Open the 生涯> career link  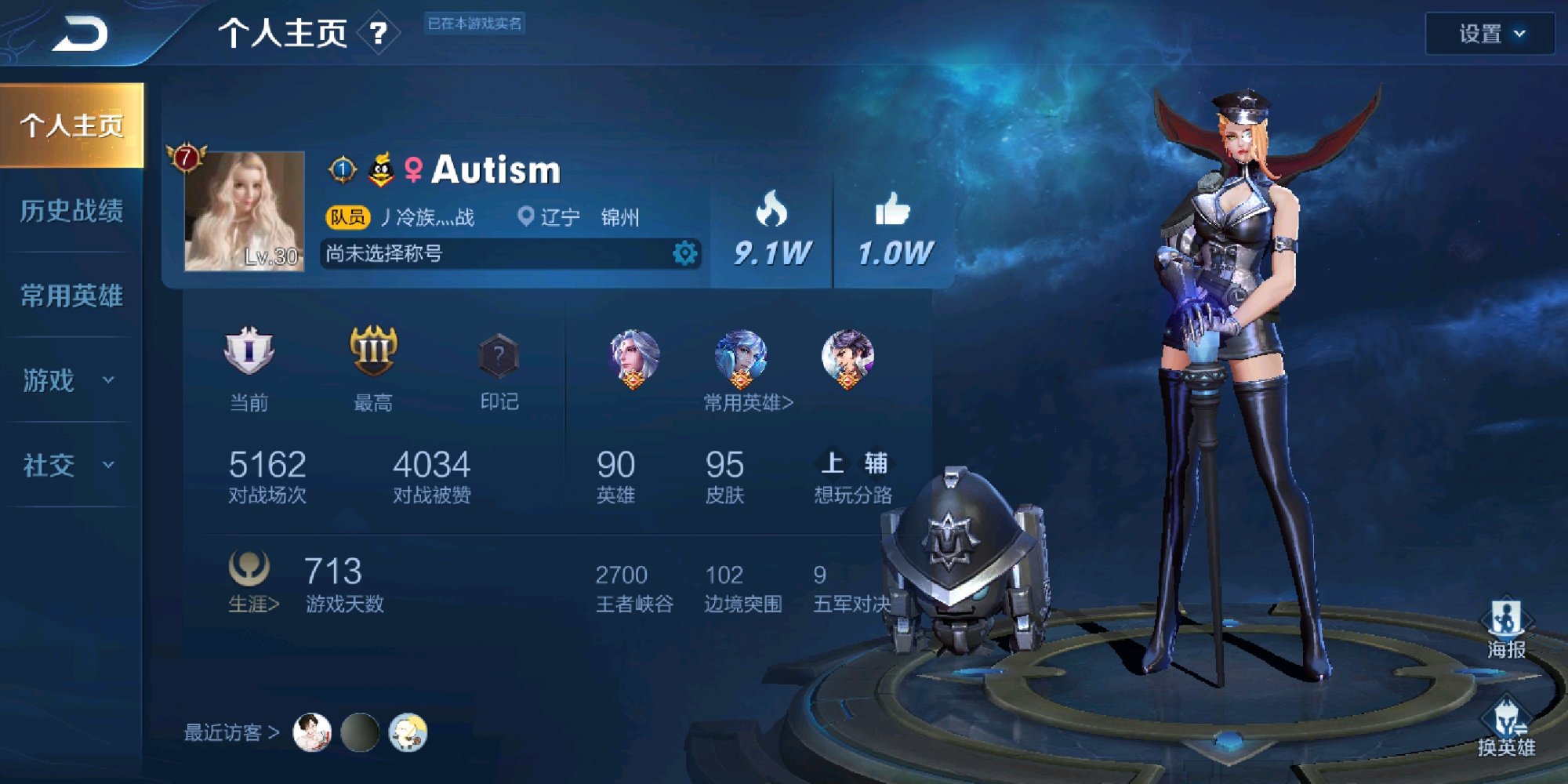pyautogui.click(x=252, y=603)
